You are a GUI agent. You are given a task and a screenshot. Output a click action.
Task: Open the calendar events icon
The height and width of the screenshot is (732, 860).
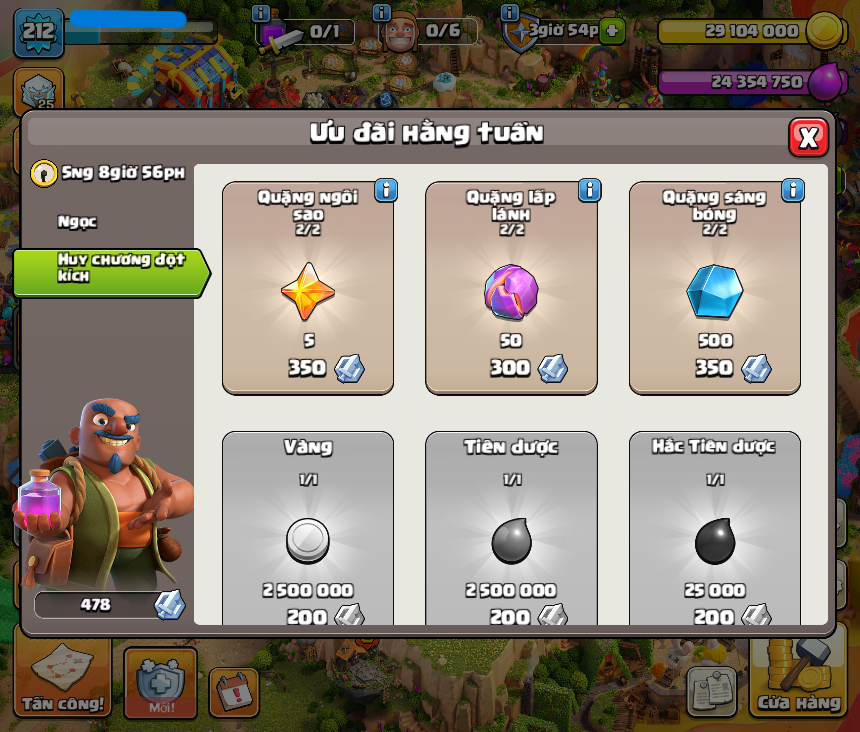coord(233,691)
